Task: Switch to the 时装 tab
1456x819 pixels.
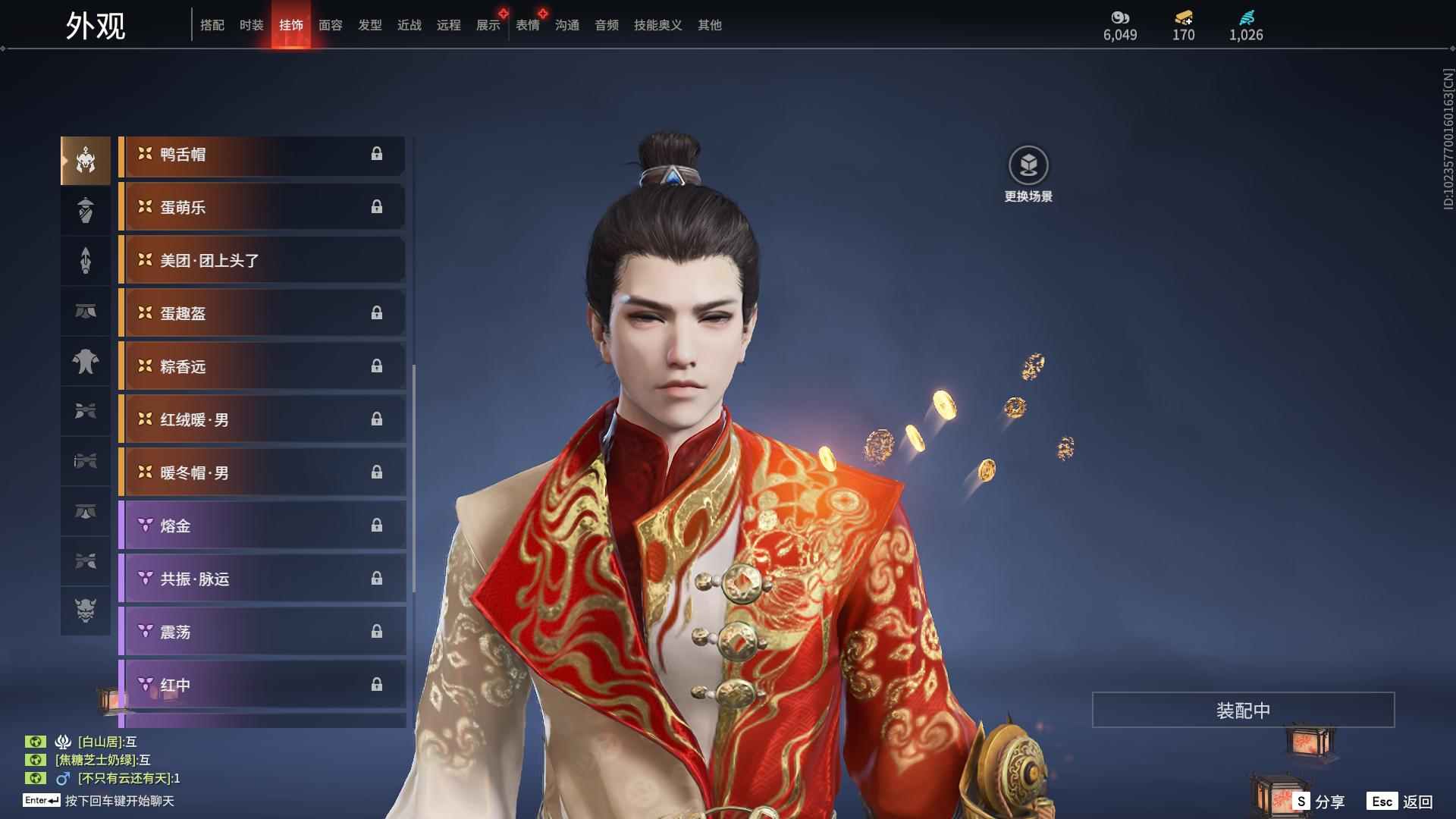Action: tap(251, 25)
